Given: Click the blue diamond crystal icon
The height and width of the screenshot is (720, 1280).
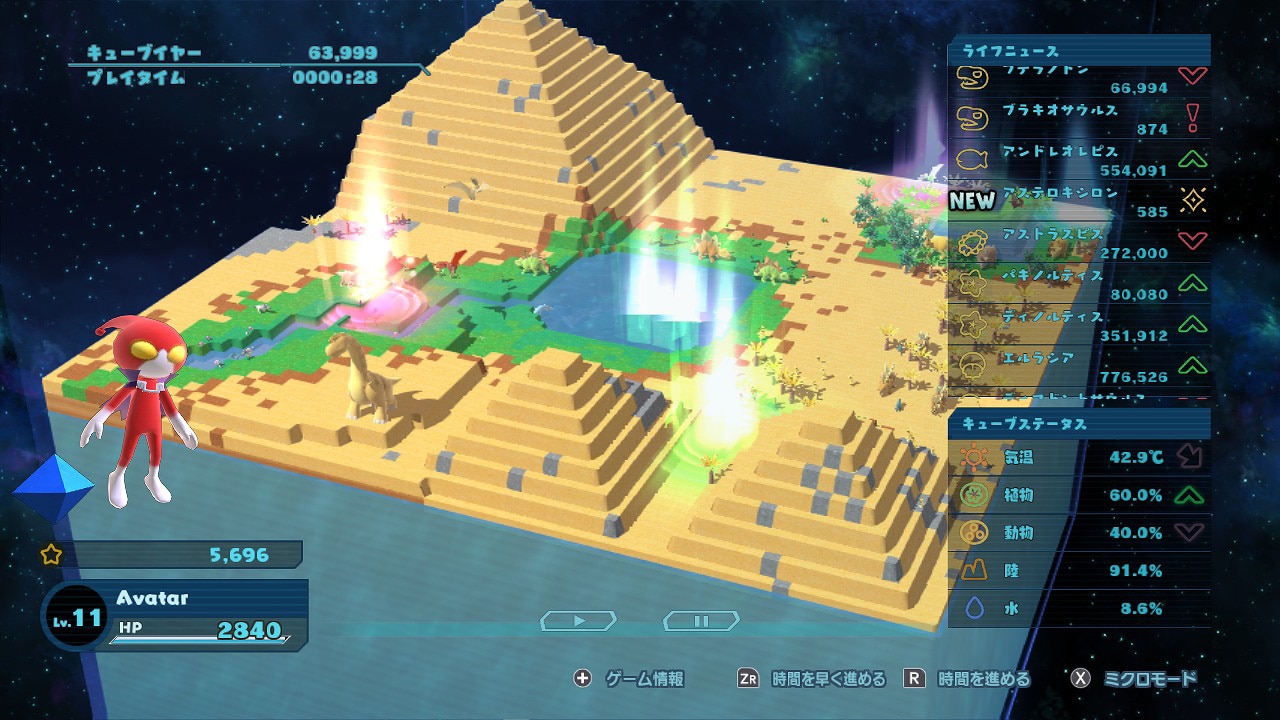Looking at the screenshot, I should (52, 488).
